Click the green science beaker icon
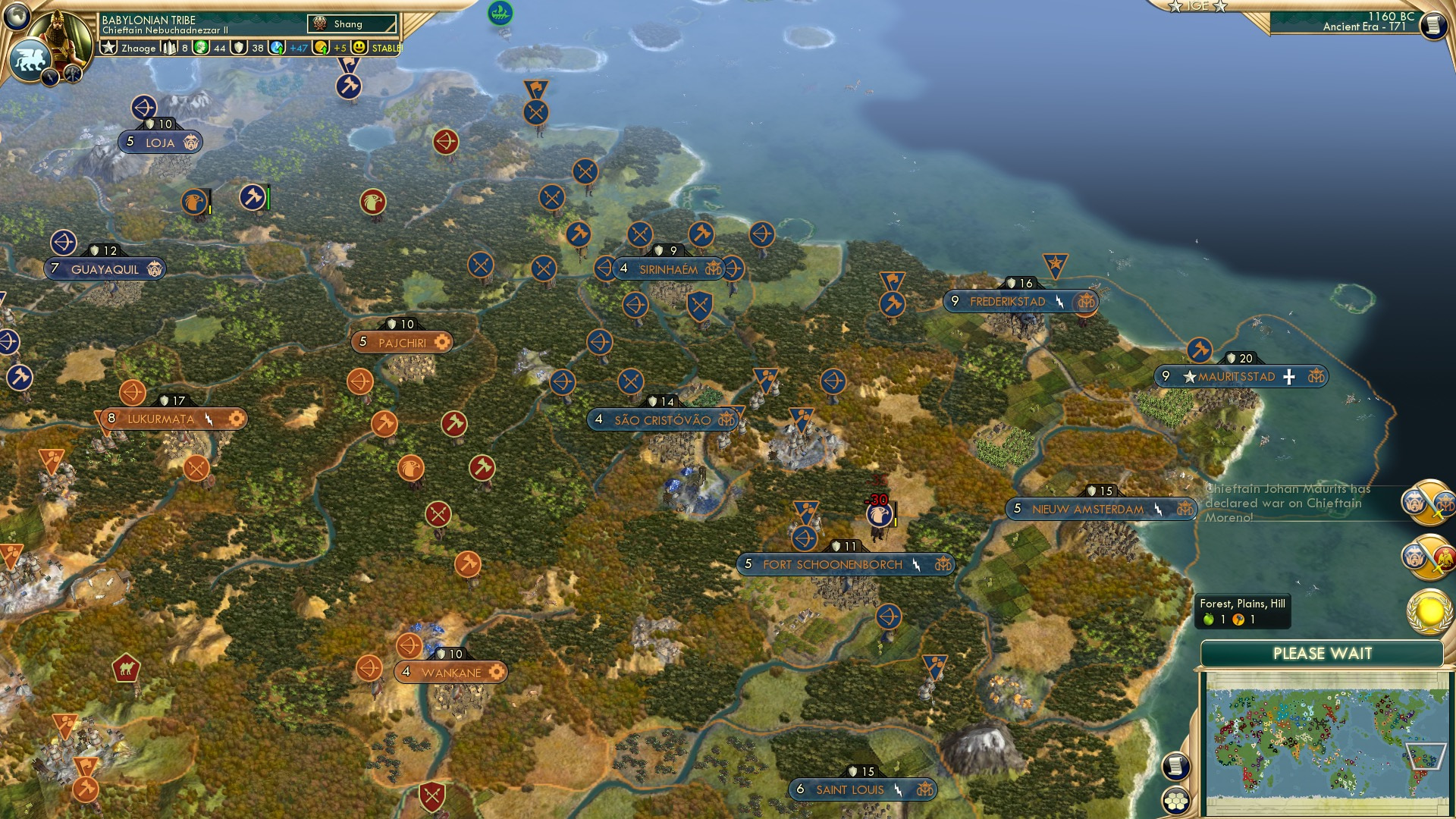The width and height of the screenshot is (1456, 819). tap(275, 48)
